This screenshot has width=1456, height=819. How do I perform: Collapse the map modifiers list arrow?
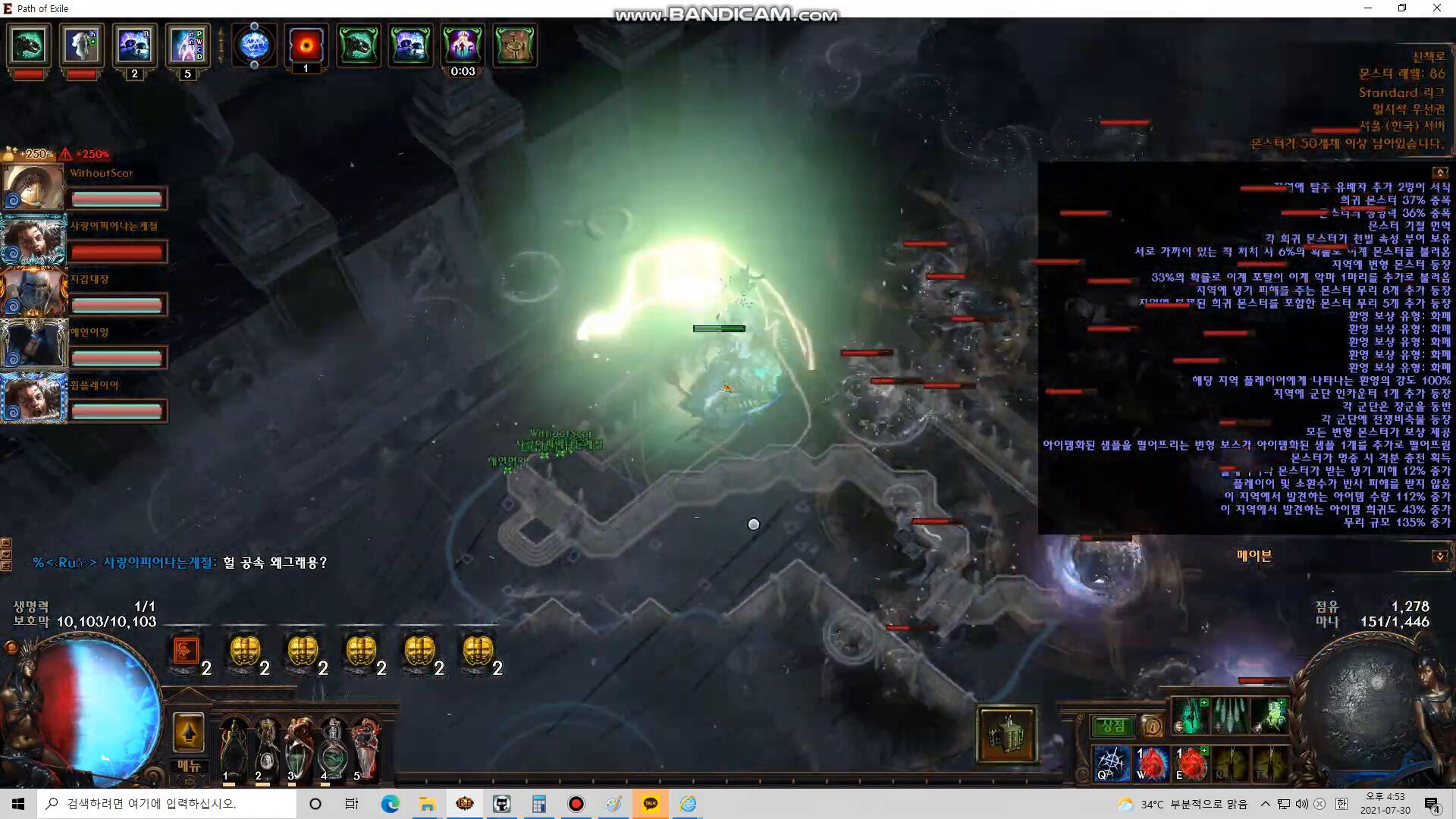(x=1440, y=173)
